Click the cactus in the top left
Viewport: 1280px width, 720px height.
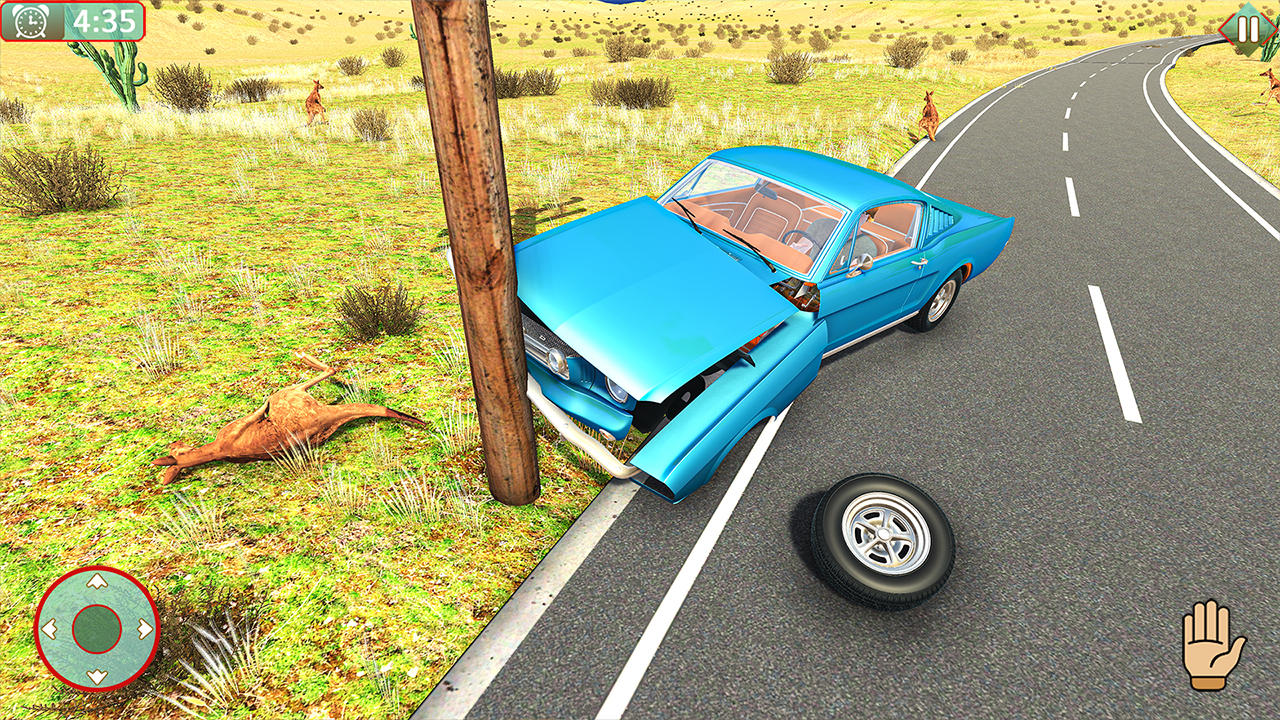[124, 80]
